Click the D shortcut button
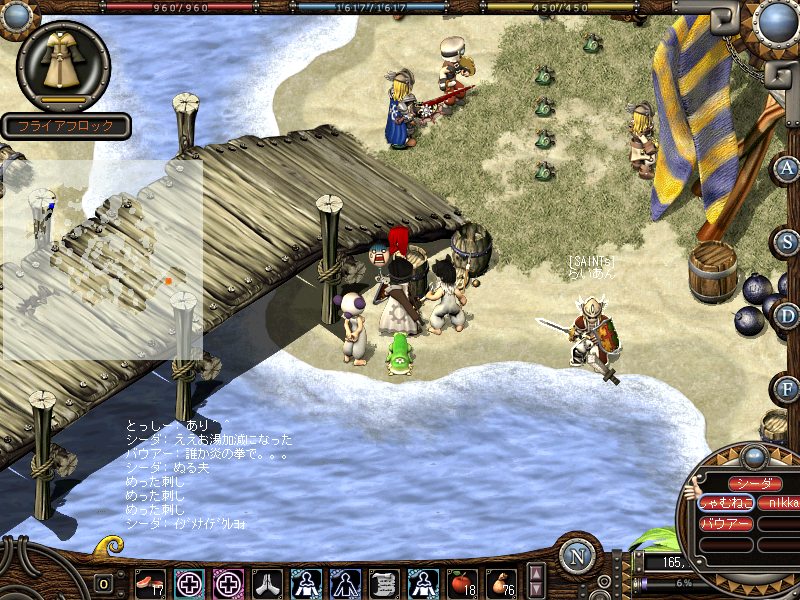This screenshot has width=800, height=600. 787,317
